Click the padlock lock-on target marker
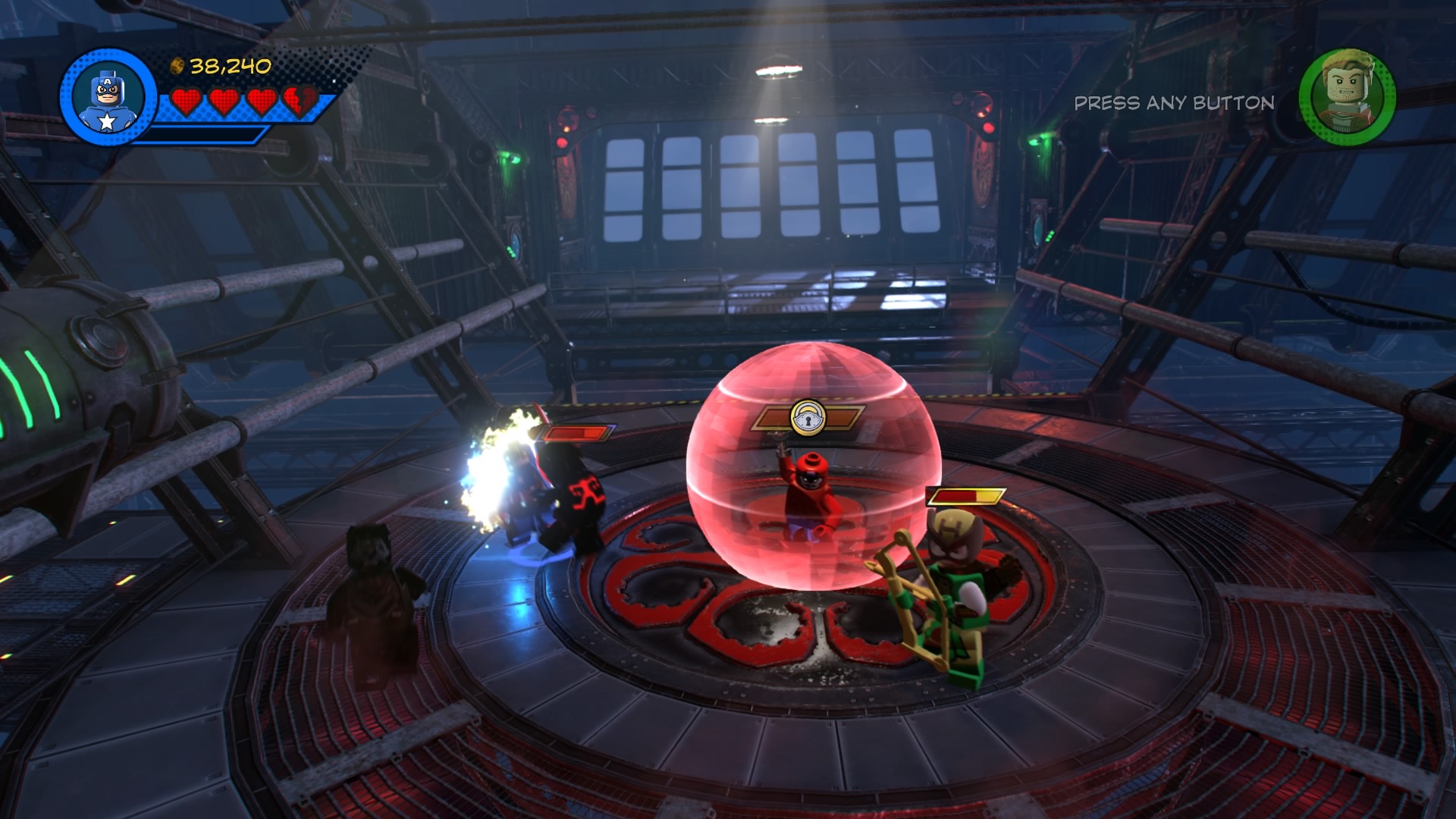 pyautogui.click(x=808, y=417)
